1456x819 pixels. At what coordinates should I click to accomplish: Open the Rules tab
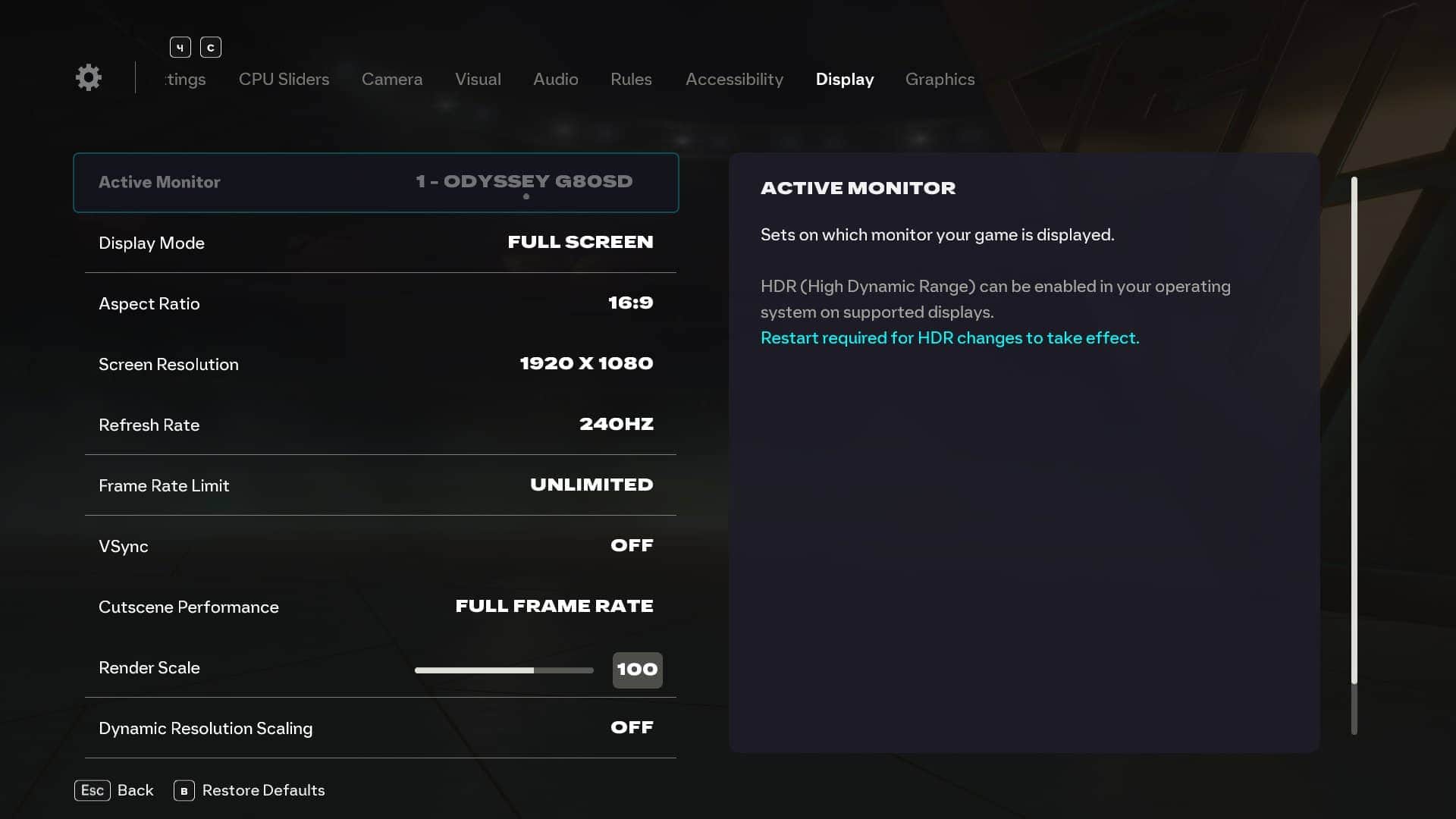coord(631,80)
